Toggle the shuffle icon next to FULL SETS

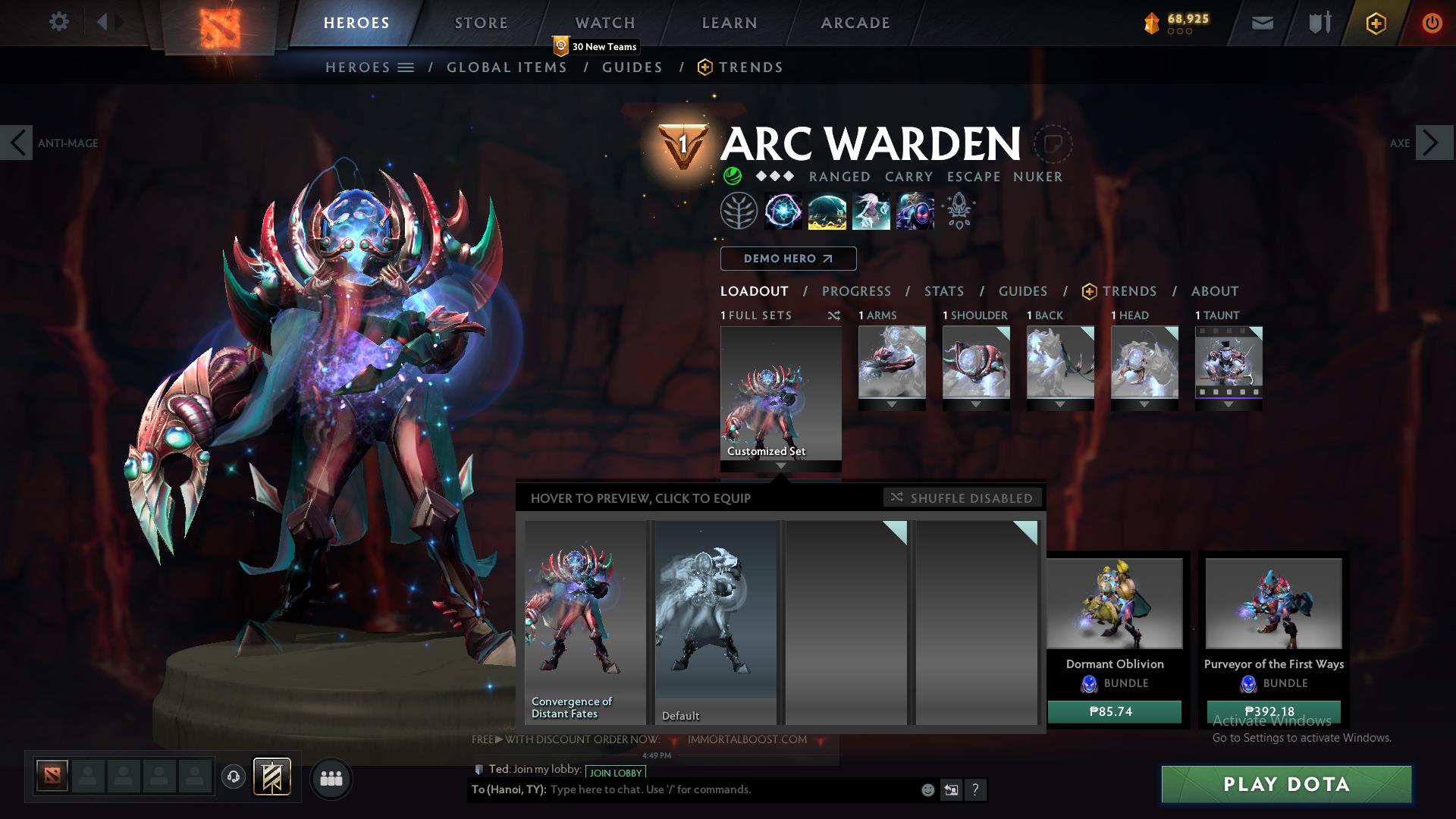(834, 315)
